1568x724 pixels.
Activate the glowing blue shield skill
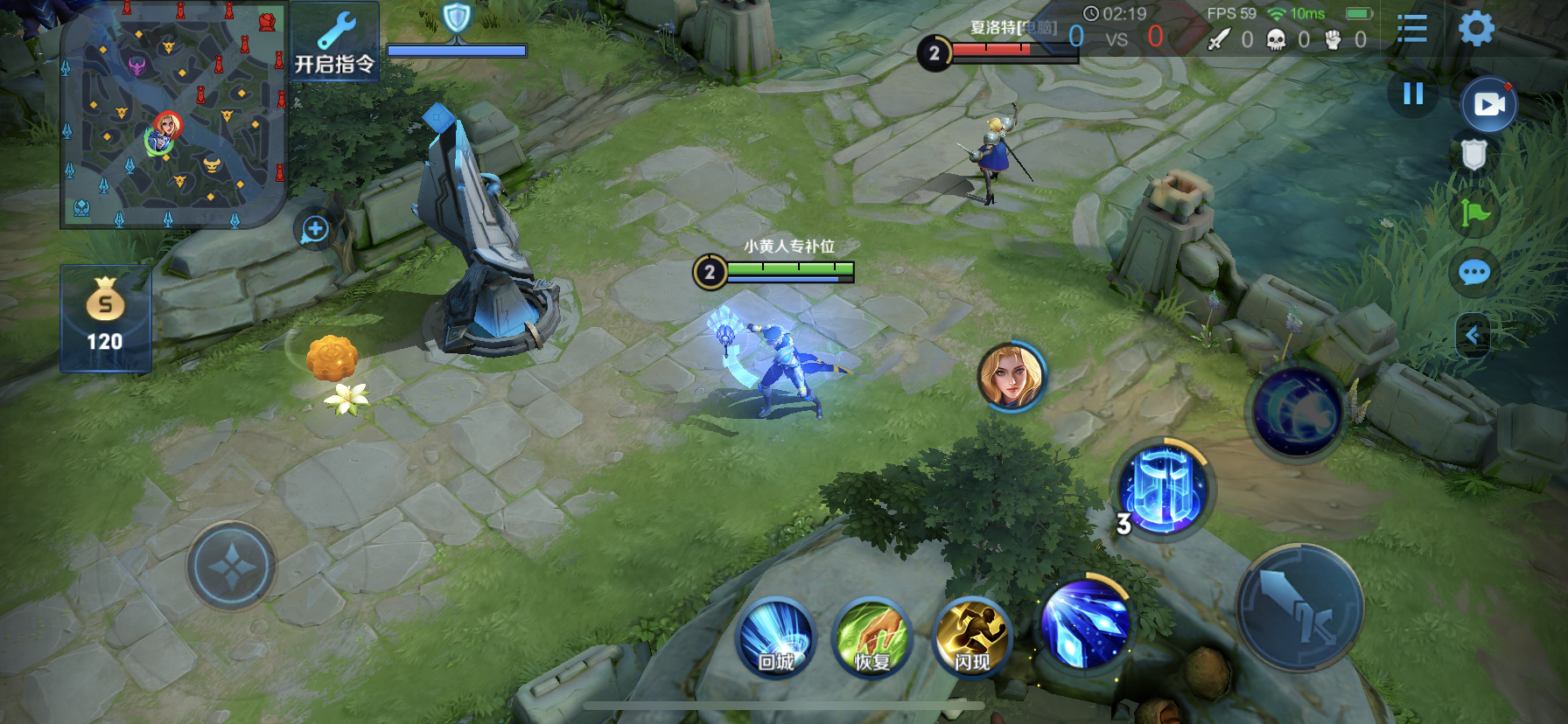tap(1163, 488)
